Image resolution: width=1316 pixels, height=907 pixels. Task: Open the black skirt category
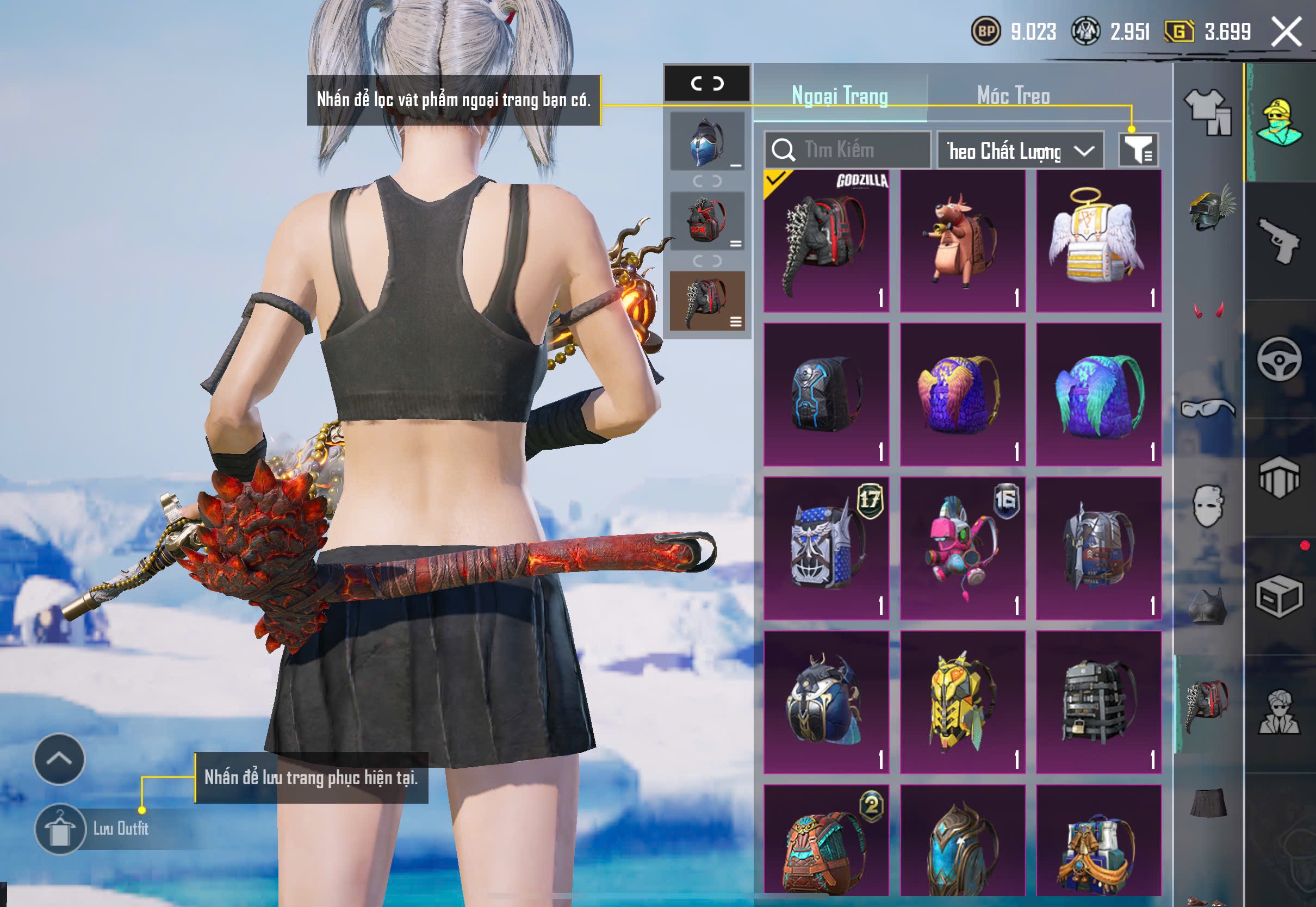click(x=1208, y=803)
